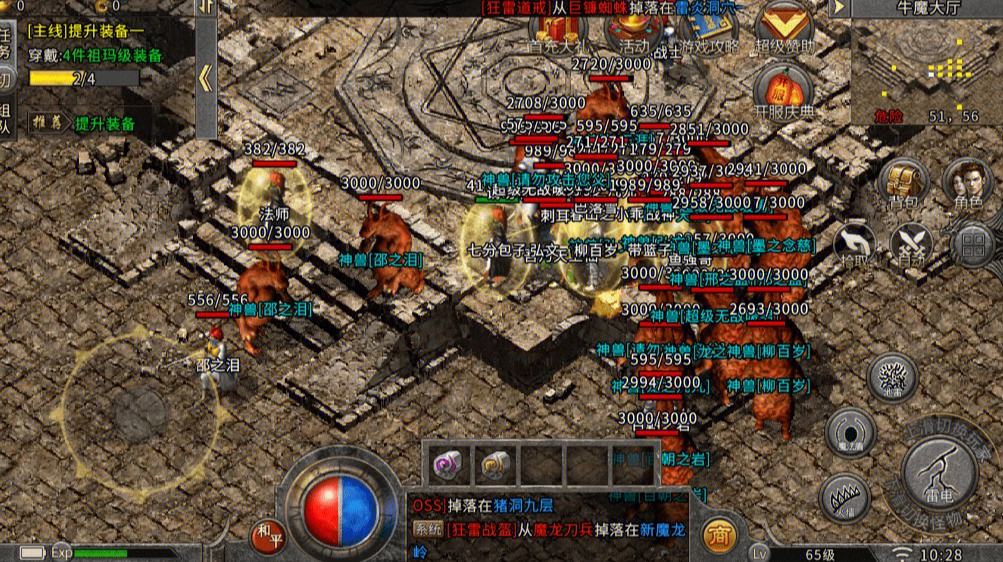Open the 开服庆典 server celebration icon
Viewport: 1003px width, 562px height.
click(784, 92)
